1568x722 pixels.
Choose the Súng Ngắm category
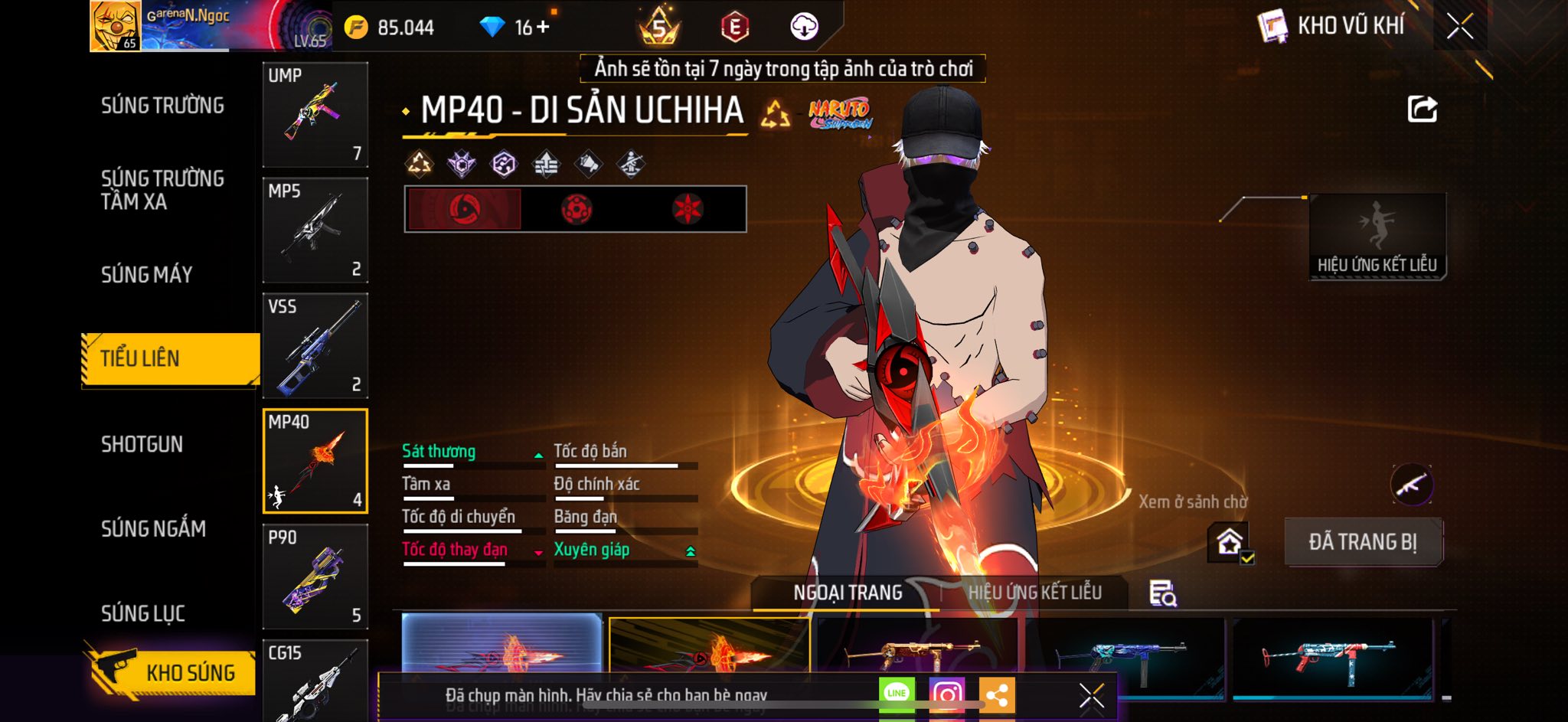pyautogui.click(x=153, y=528)
